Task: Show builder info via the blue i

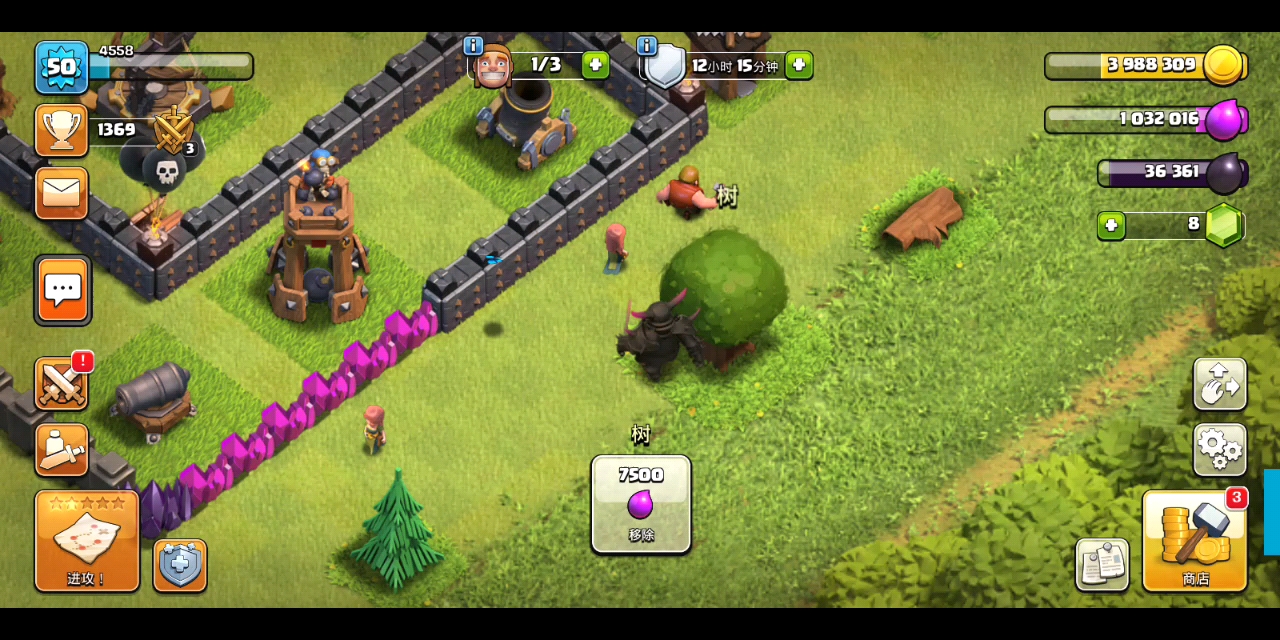Action: [x=473, y=46]
